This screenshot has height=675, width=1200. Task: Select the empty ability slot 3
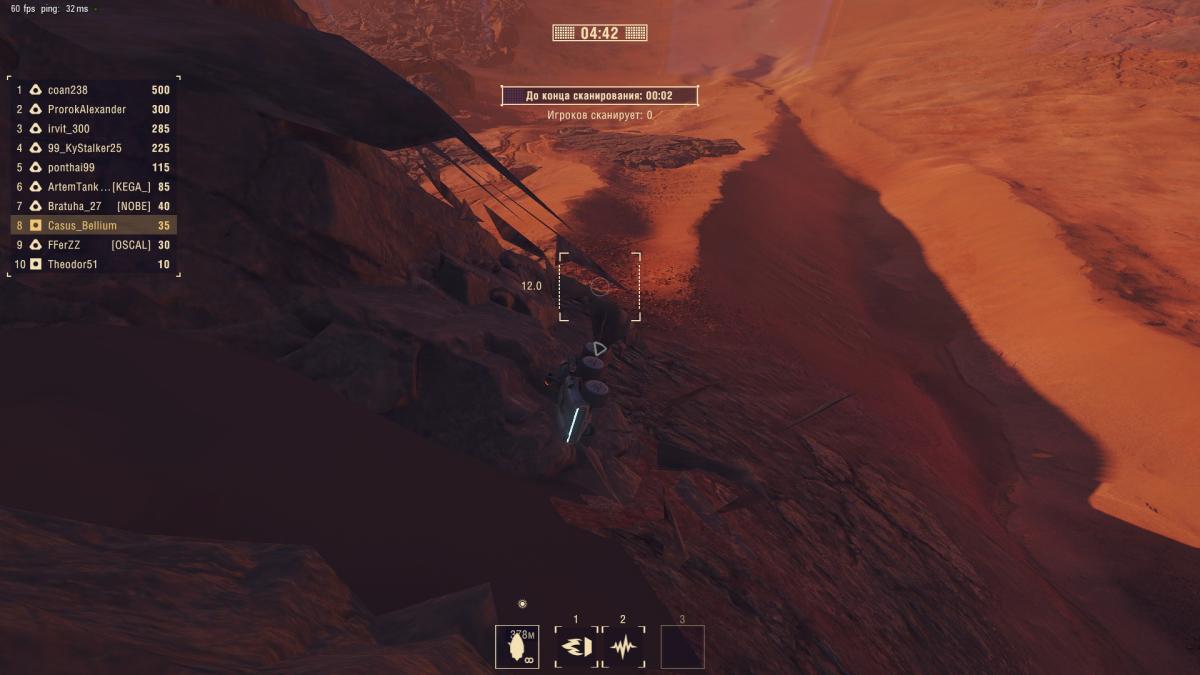pos(682,647)
